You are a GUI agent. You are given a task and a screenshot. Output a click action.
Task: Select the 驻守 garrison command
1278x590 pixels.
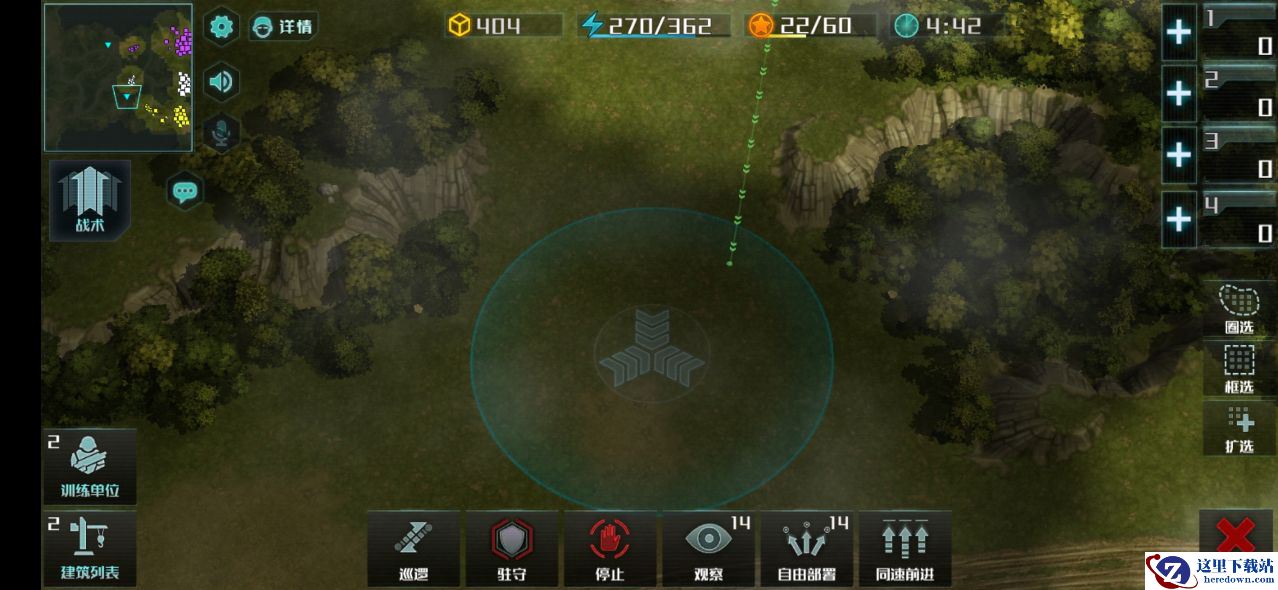pos(511,548)
